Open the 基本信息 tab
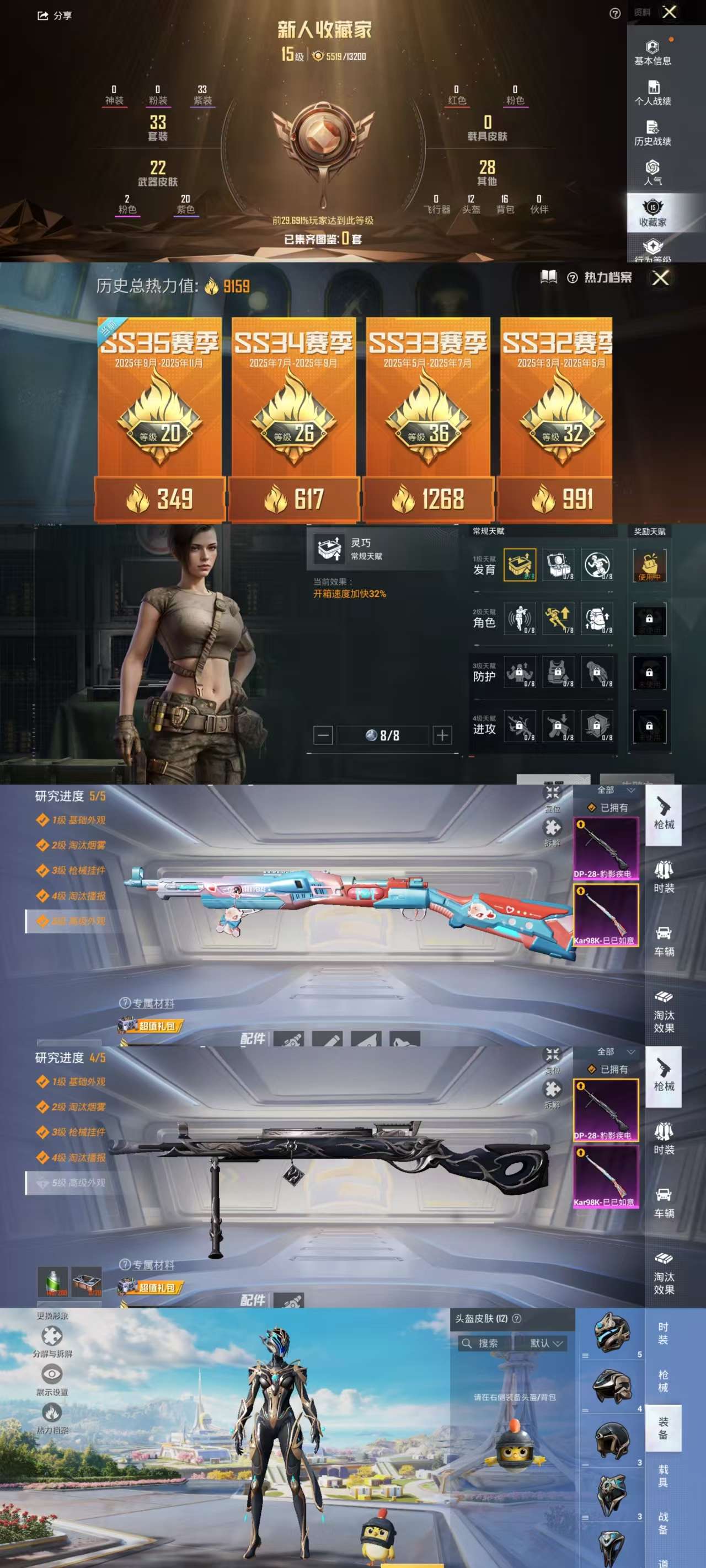 652,52
